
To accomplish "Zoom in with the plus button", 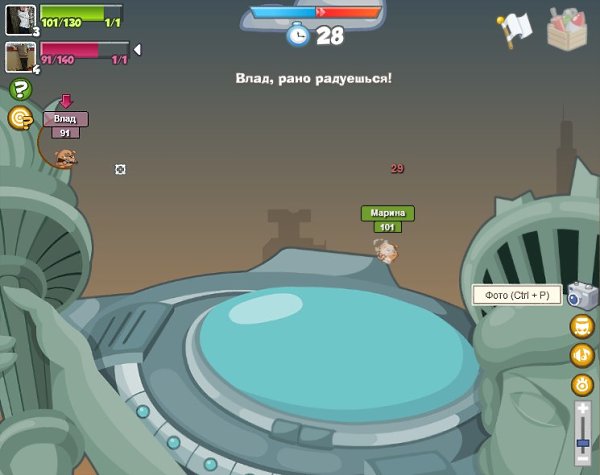I will (582, 409).
